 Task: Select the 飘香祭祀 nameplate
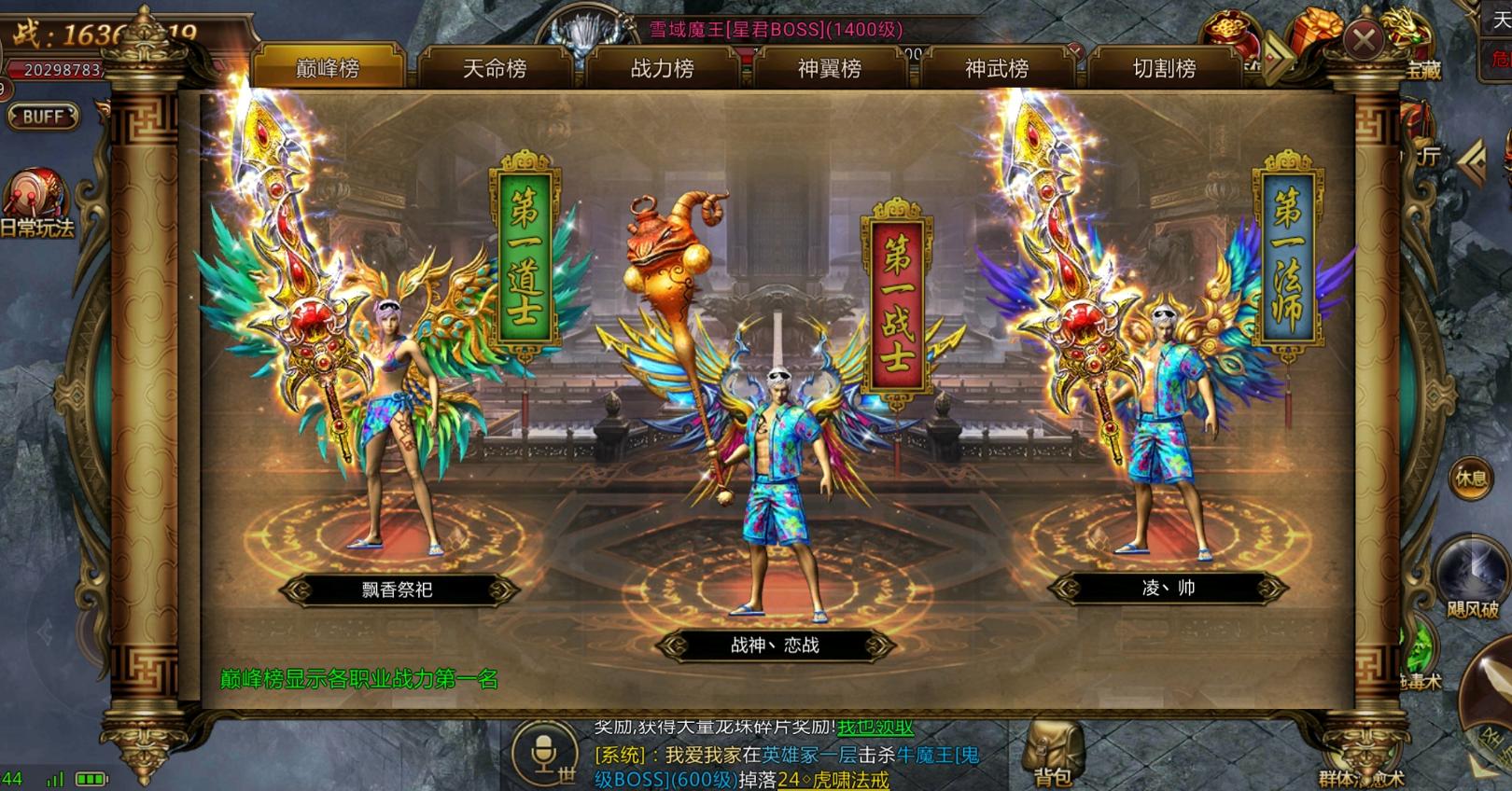[x=397, y=588]
